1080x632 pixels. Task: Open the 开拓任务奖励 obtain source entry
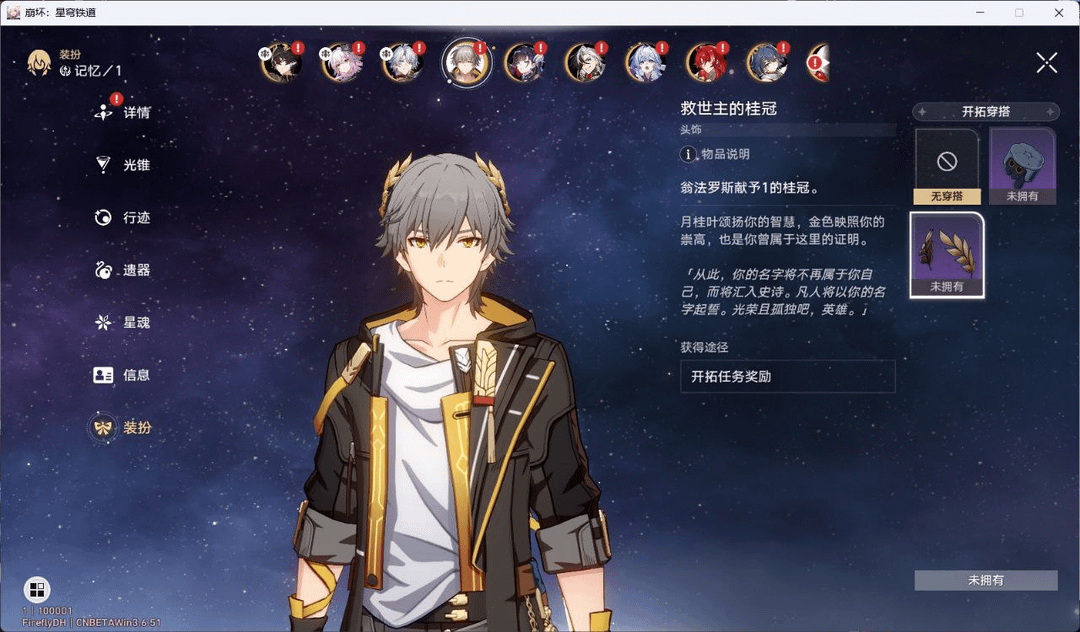click(x=787, y=377)
